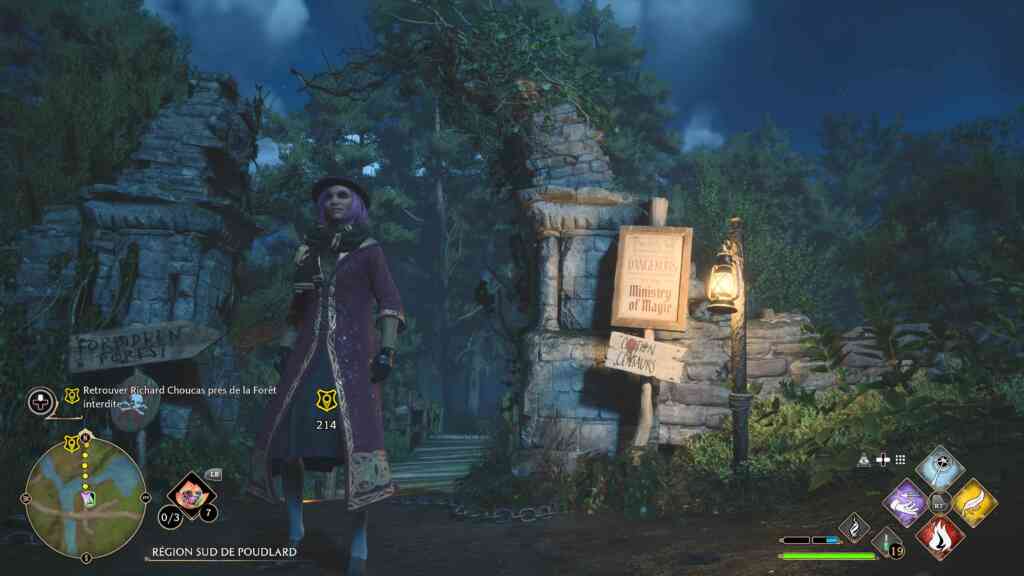Click the yellow quest marker on the minimap rim

70,441
